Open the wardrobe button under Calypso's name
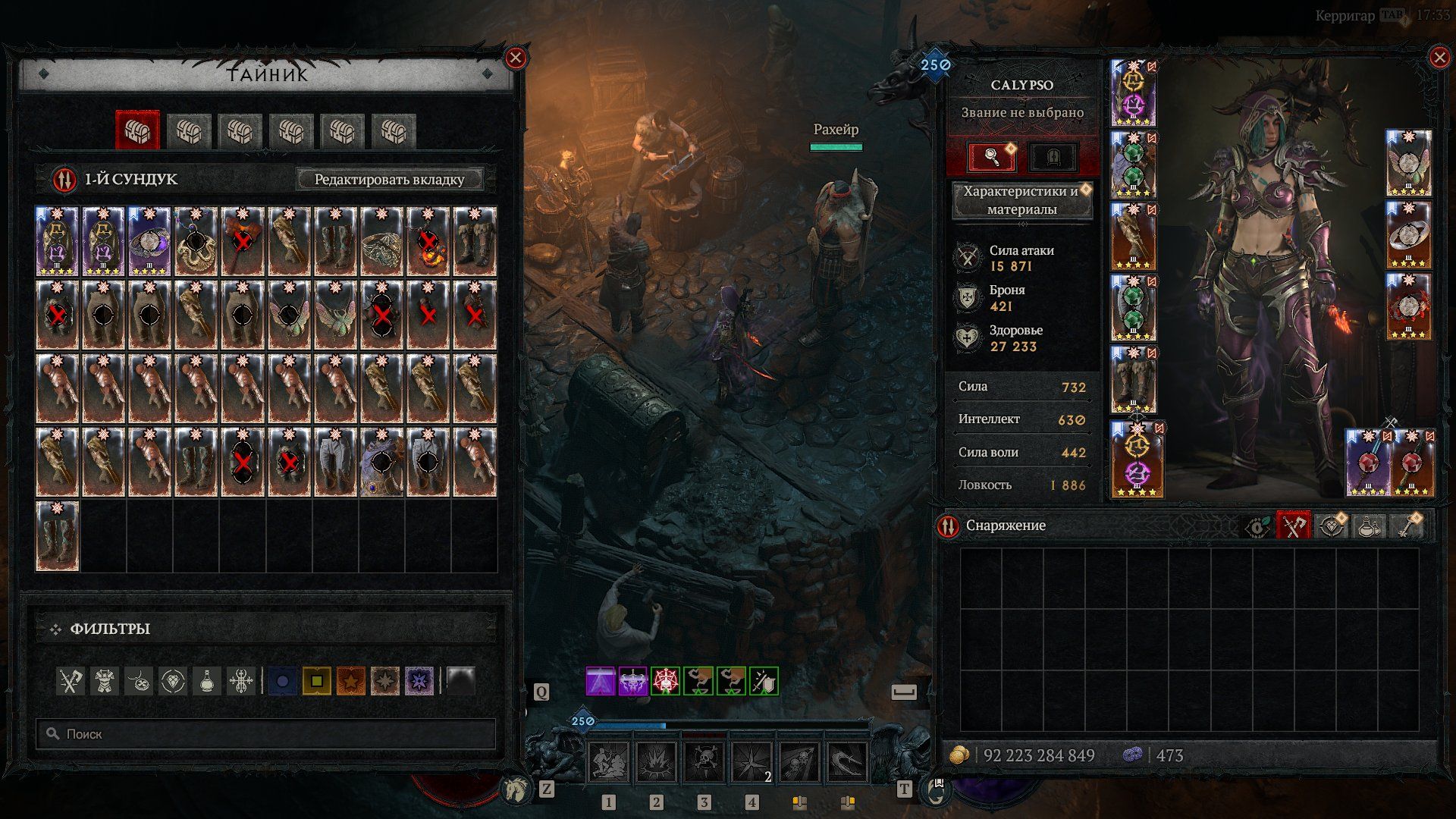The height and width of the screenshot is (819, 1456). (1053, 158)
